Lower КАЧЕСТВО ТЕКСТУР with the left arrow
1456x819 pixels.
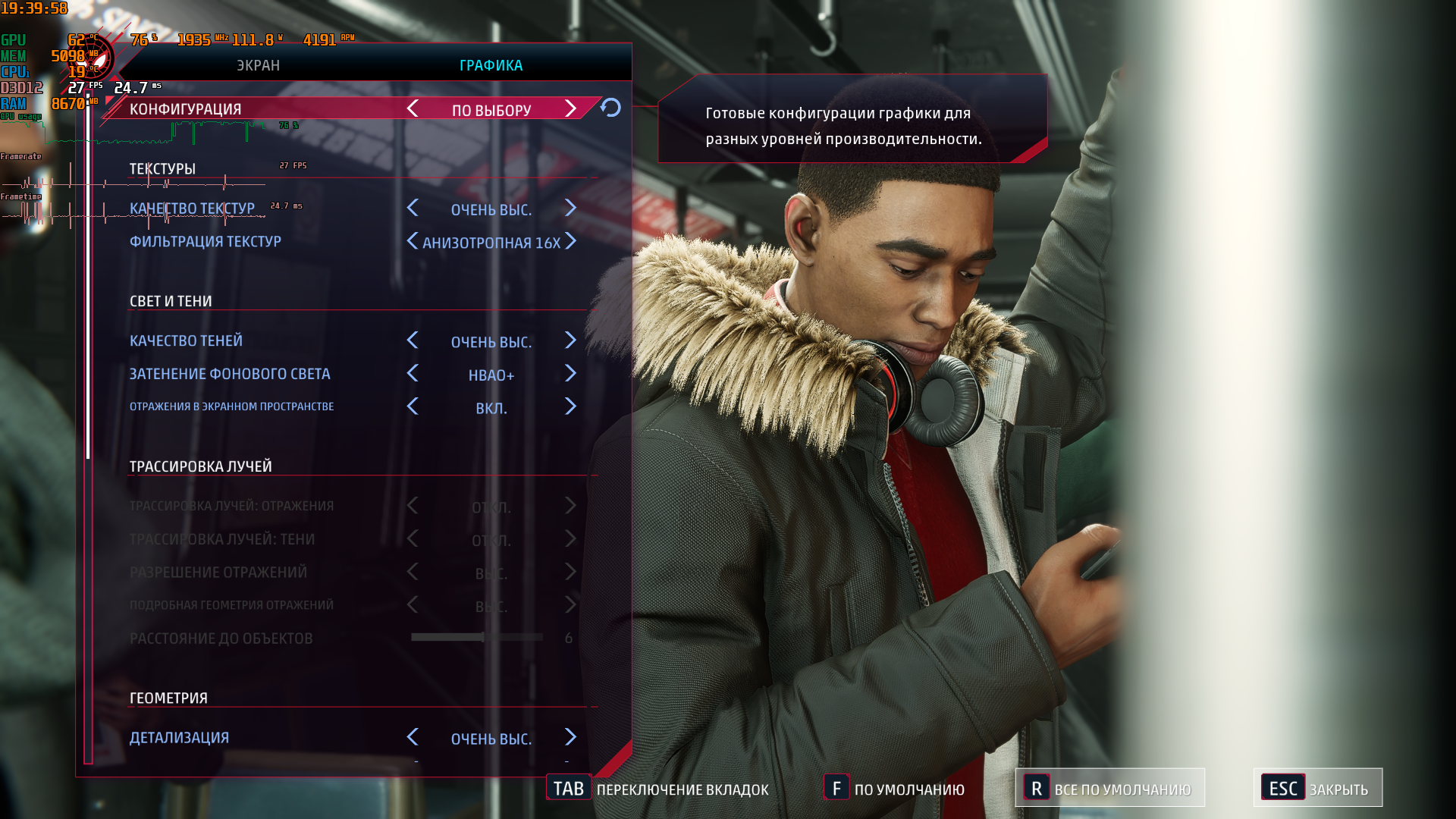[413, 209]
